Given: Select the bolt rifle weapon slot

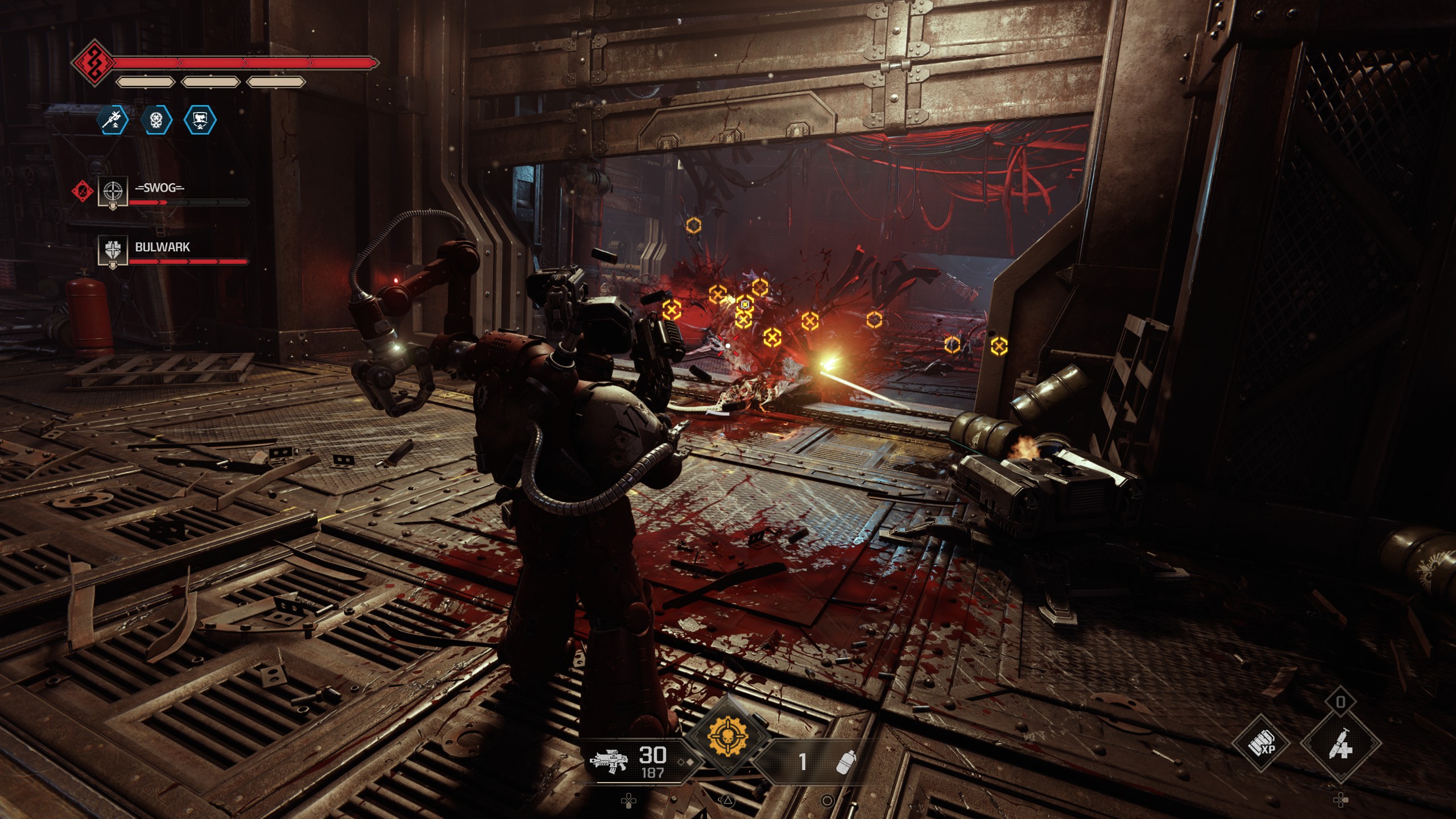Looking at the screenshot, I should coord(610,761).
